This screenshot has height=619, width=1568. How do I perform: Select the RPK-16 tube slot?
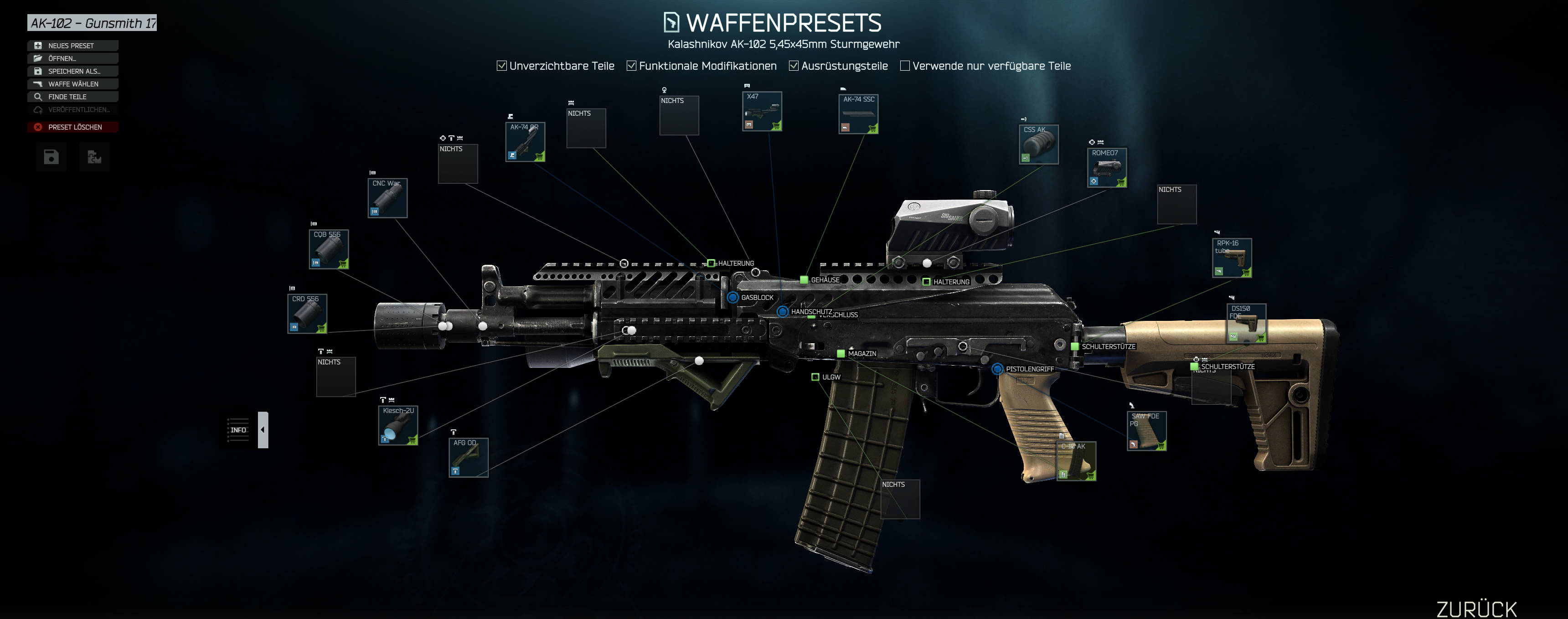point(1232,258)
